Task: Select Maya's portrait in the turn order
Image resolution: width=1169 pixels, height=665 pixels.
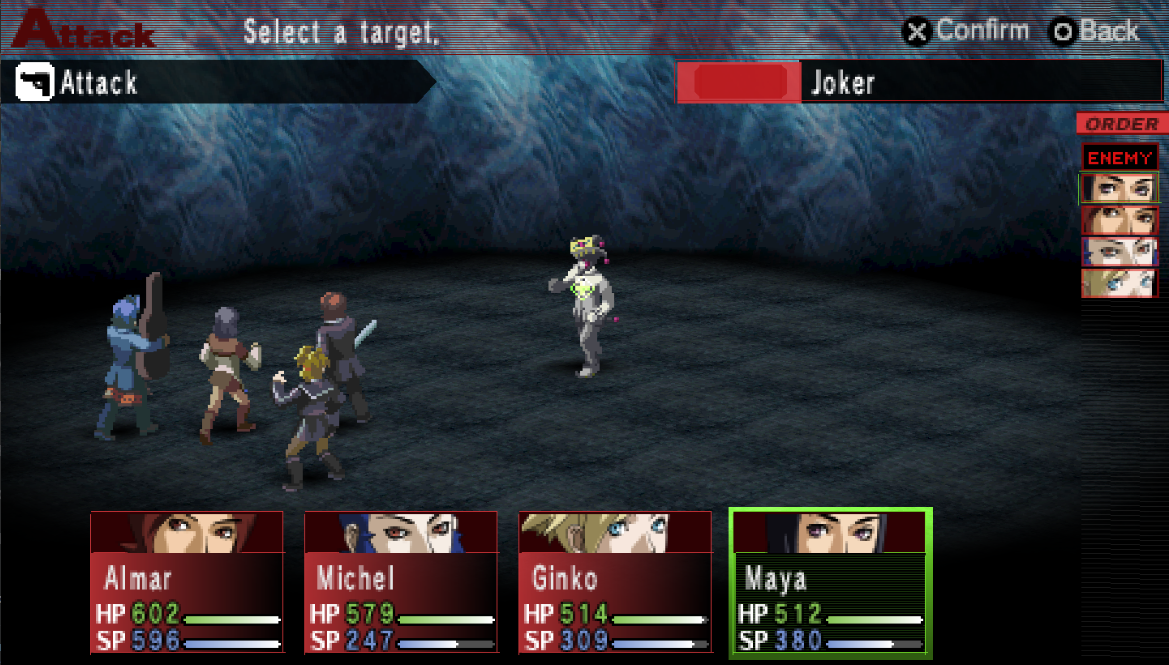Action: [x=1119, y=188]
